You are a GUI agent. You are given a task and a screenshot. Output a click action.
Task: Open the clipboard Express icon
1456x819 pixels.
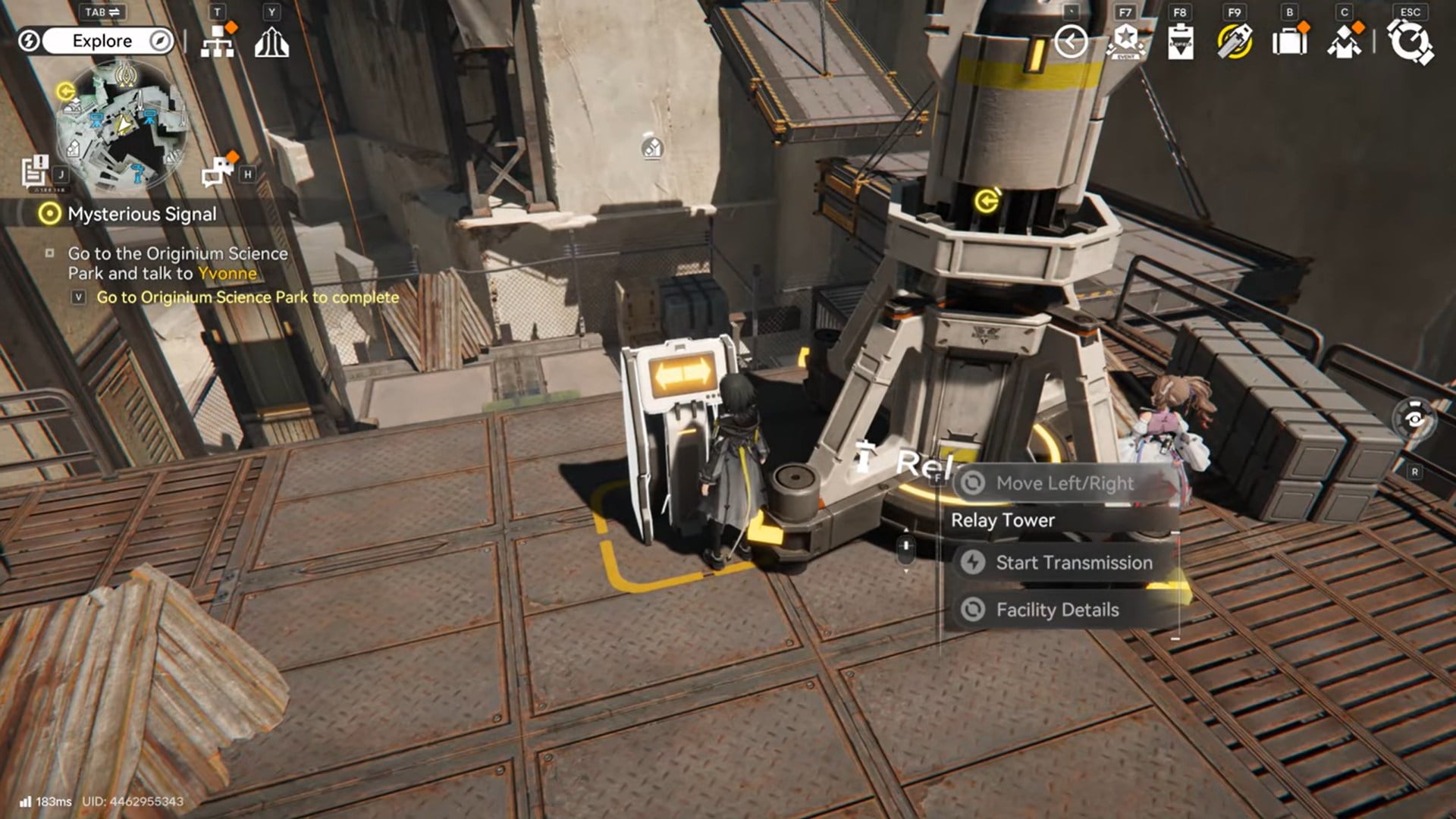click(x=1180, y=42)
